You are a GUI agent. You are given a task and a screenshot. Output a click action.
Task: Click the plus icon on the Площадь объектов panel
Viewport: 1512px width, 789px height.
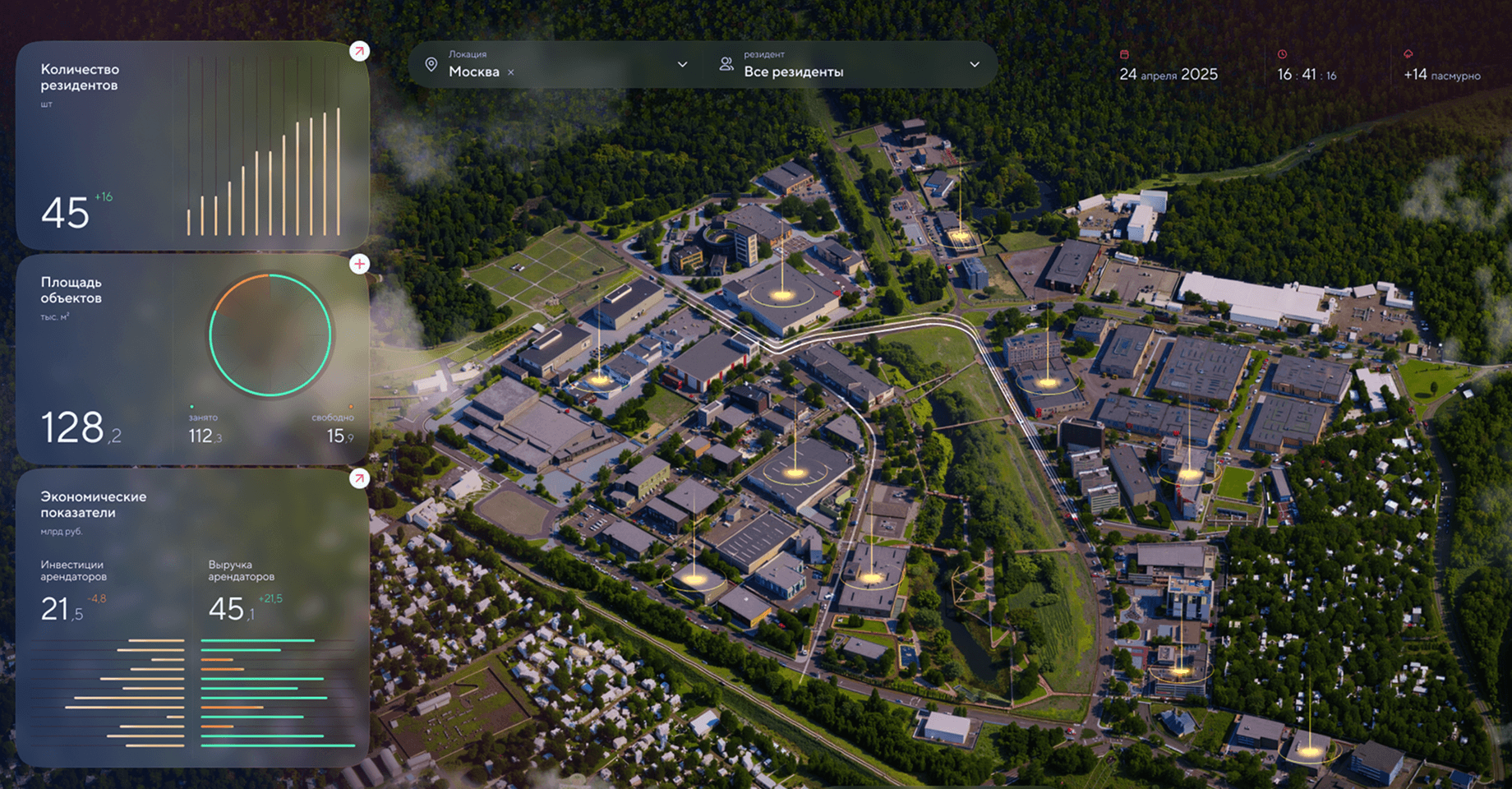(359, 264)
